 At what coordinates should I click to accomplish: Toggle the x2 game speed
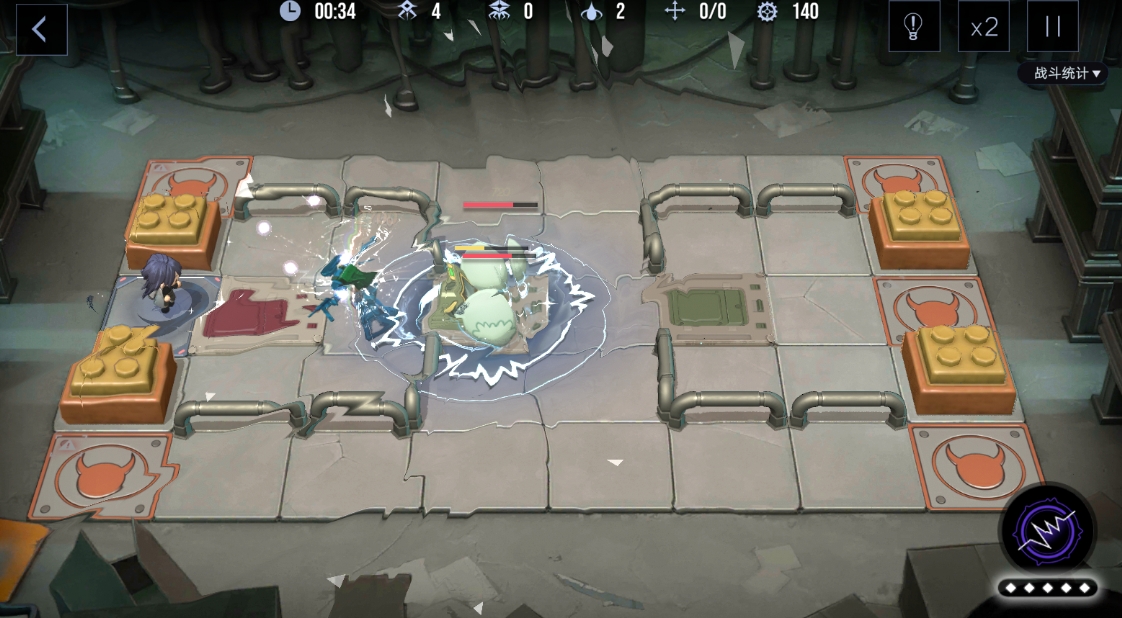[x=984, y=27]
